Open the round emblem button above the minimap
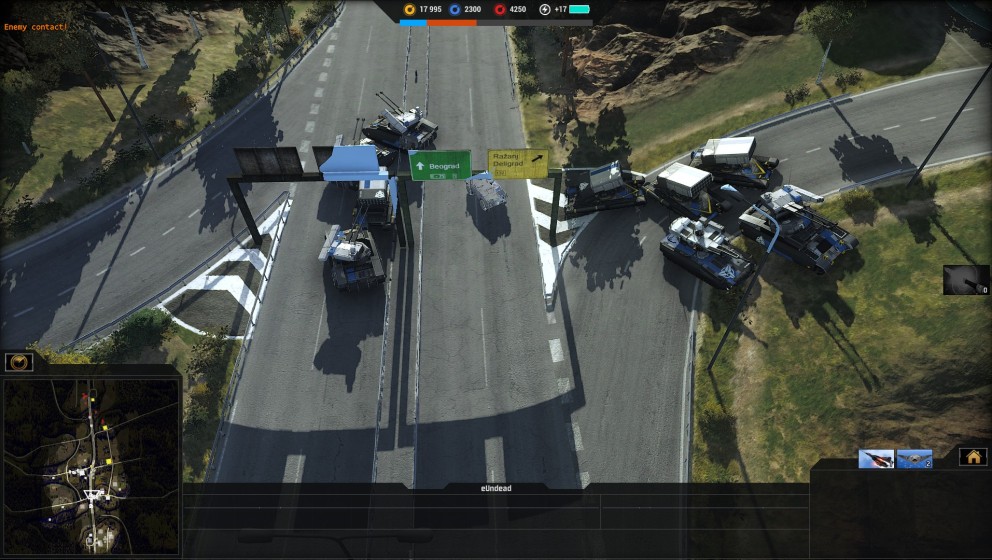This screenshot has width=992, height=560. (19, 362)
